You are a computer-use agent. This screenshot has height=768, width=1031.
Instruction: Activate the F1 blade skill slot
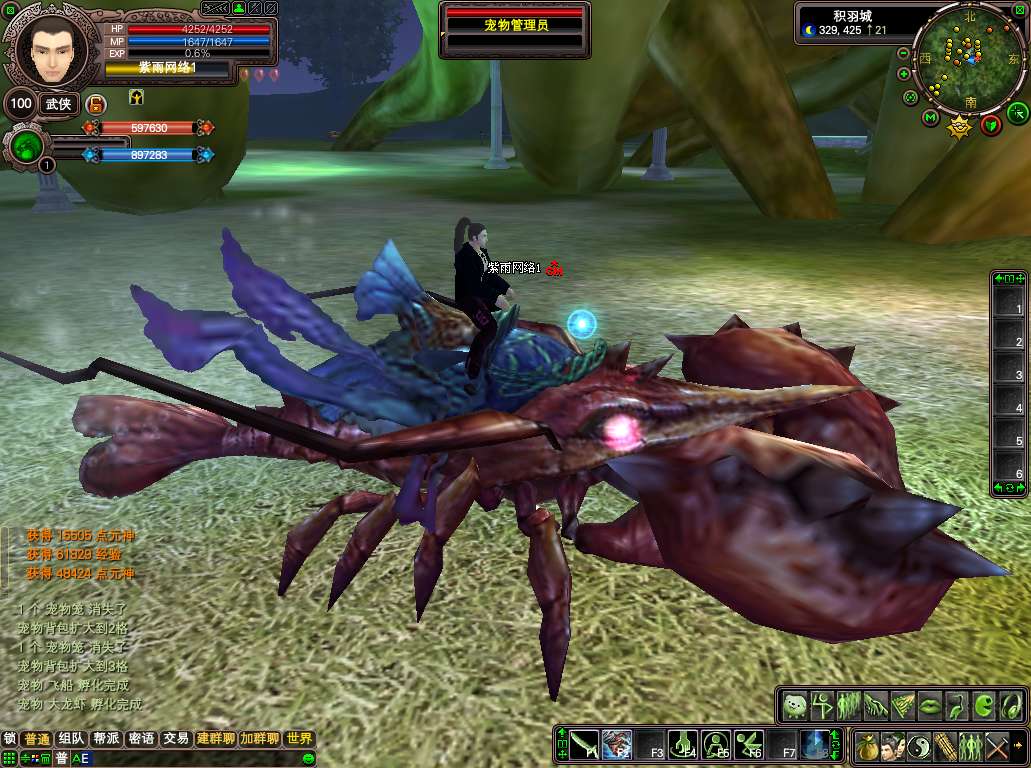(585, 744)
